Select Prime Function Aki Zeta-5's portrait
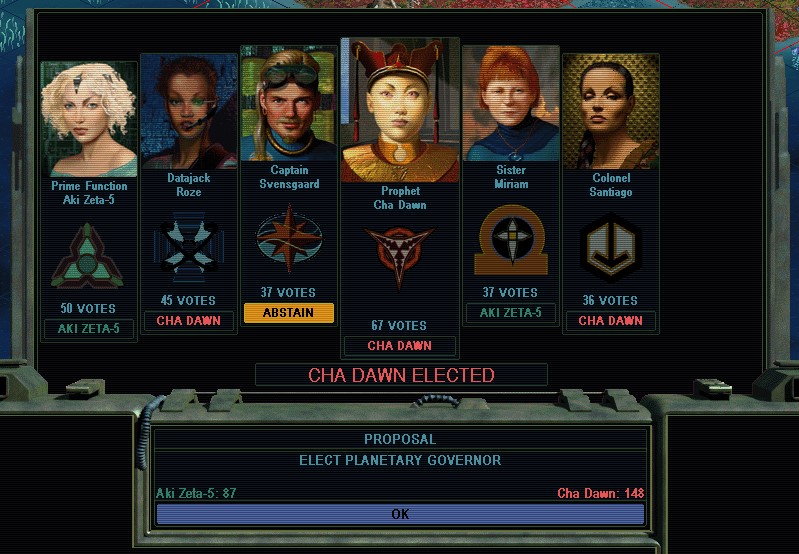Image resolution: width=799 pixels, height=554 pixels. tap(89, 120)
